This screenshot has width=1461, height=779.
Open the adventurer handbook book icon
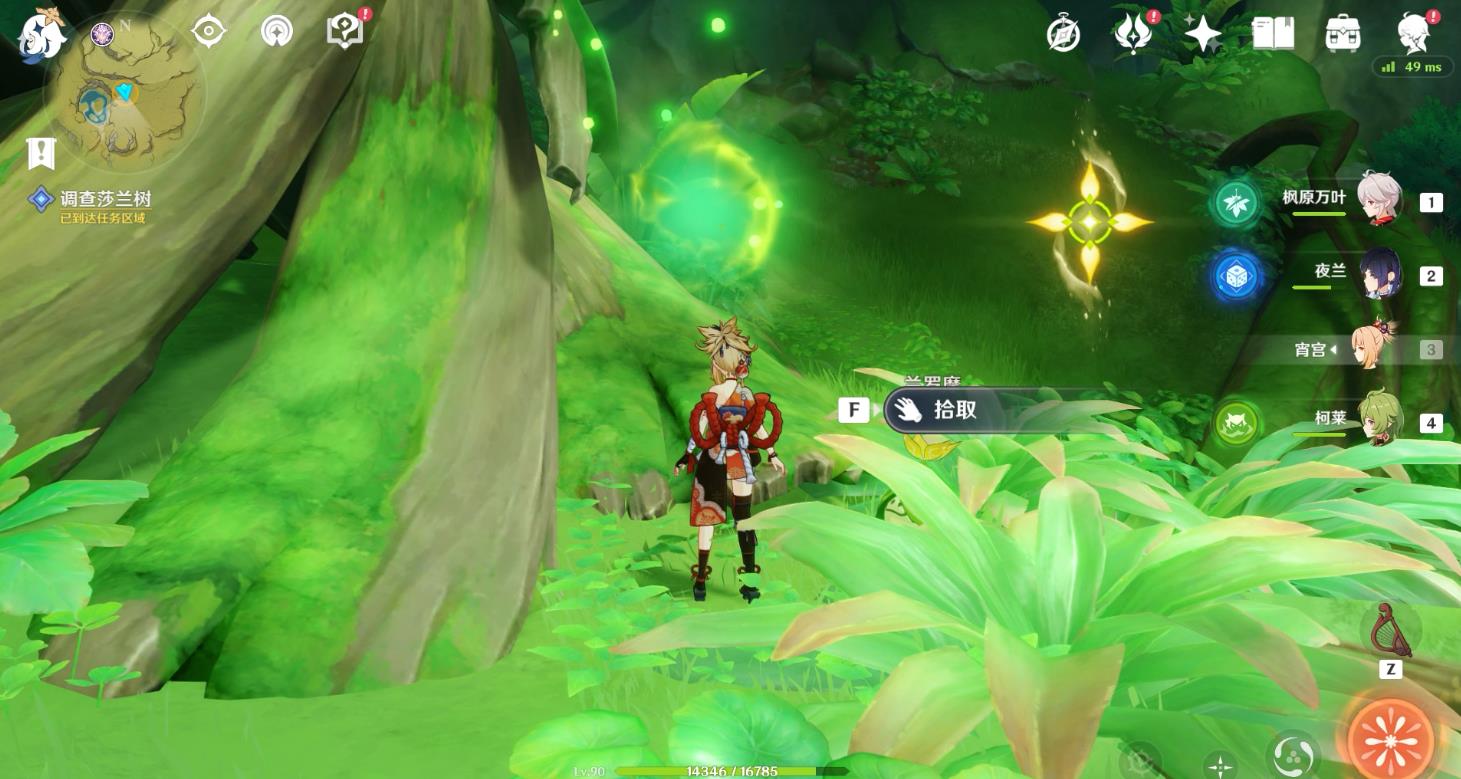(1273, 34)
